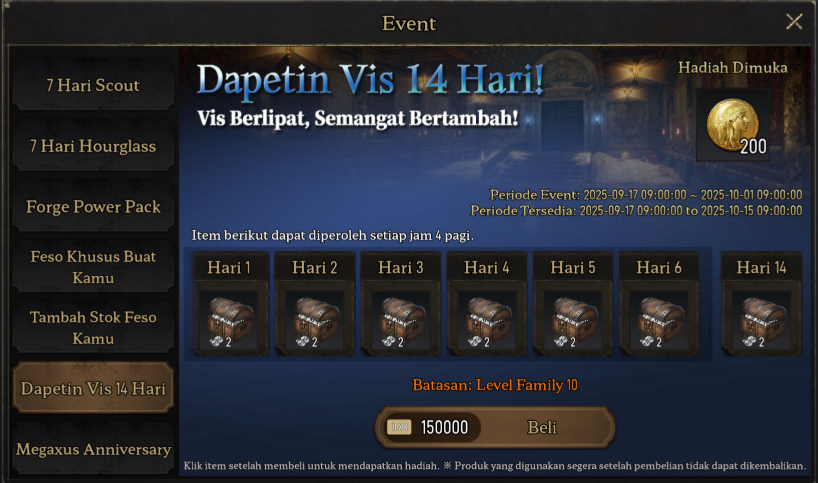Viewport: 818px width, 483px height.
Task: Choose the Tambah Stok Feso Kamu tab
Action: click(92, 328)
